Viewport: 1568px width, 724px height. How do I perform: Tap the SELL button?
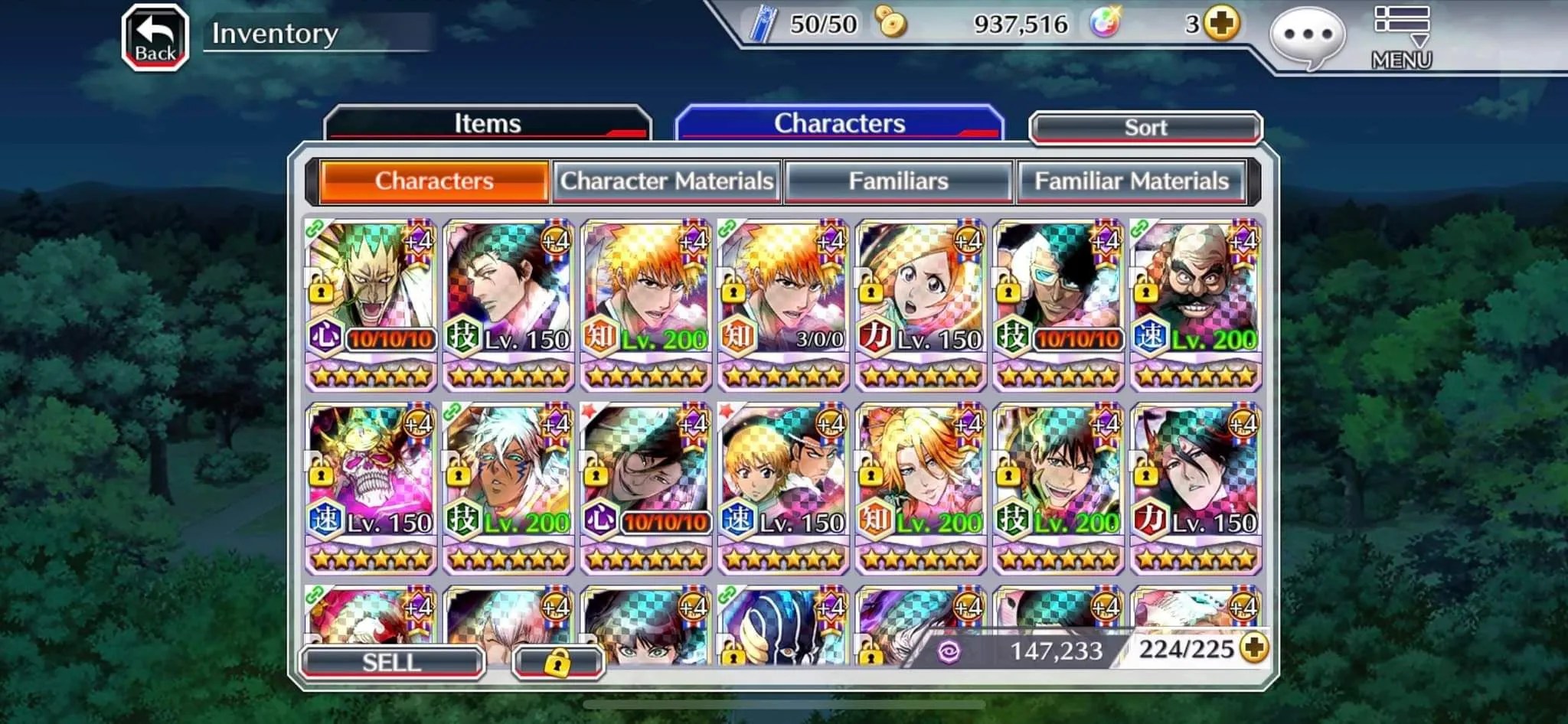click(x=392, y=662)
